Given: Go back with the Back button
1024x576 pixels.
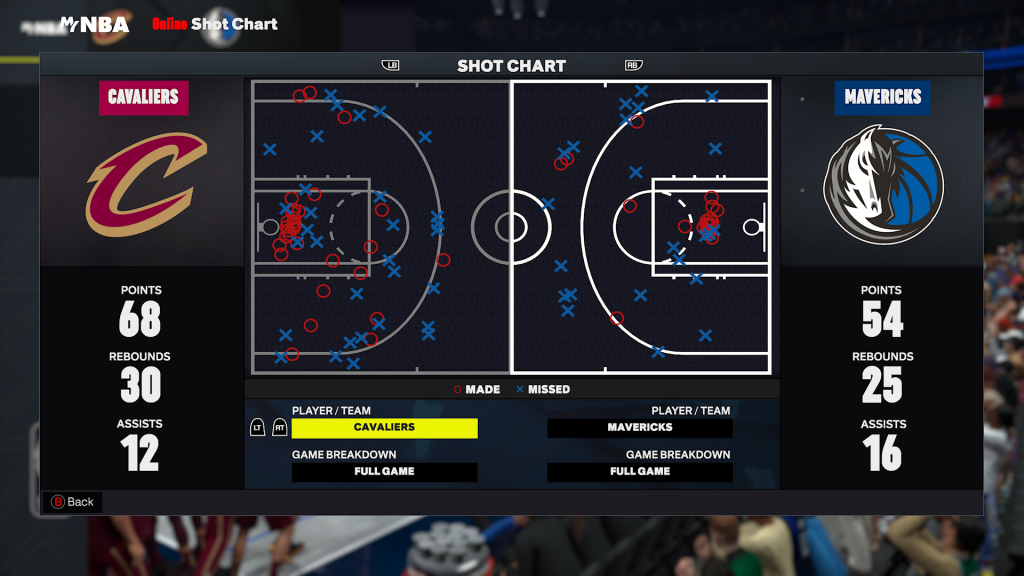Looking at the screenshot, I should pyautogui.click(x=72, y=502).
